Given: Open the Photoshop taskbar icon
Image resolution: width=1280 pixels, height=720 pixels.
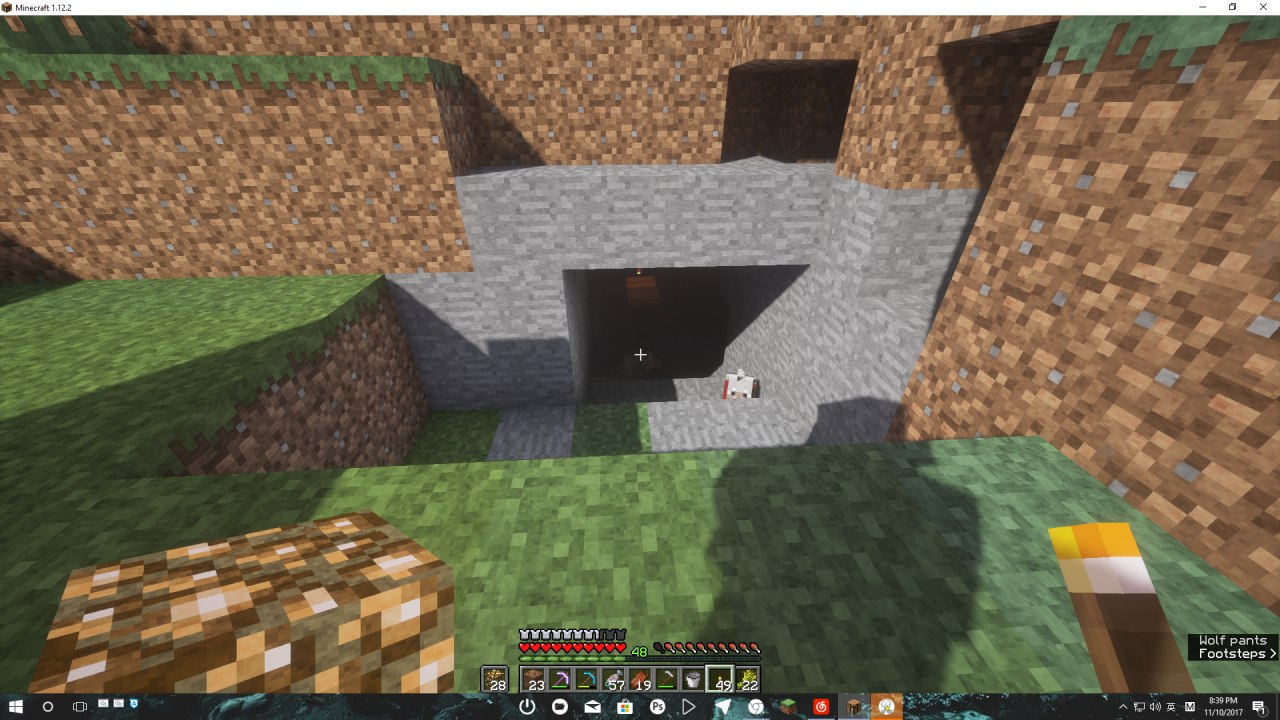Looking at the screenshot, I should [657, 707].
